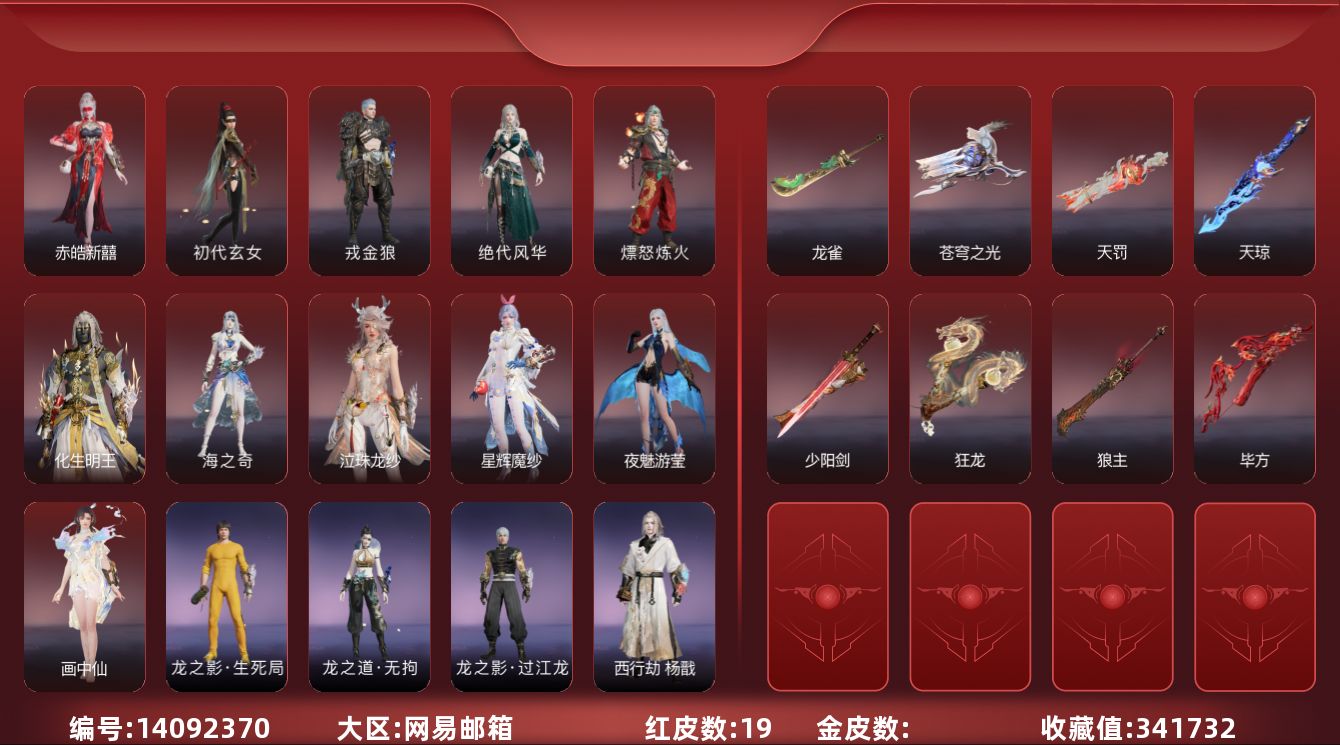The width and height of the screenshot is (1340, 745).
Task: Select the 龙雀 weapon skin card
Action: 827,180
